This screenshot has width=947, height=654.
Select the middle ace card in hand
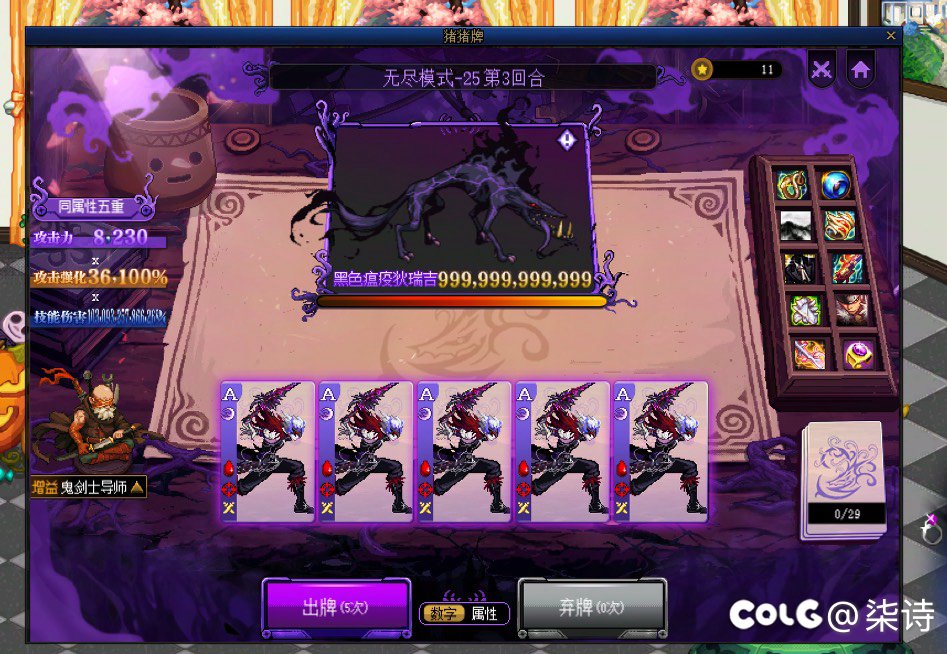tap(463, 451)
